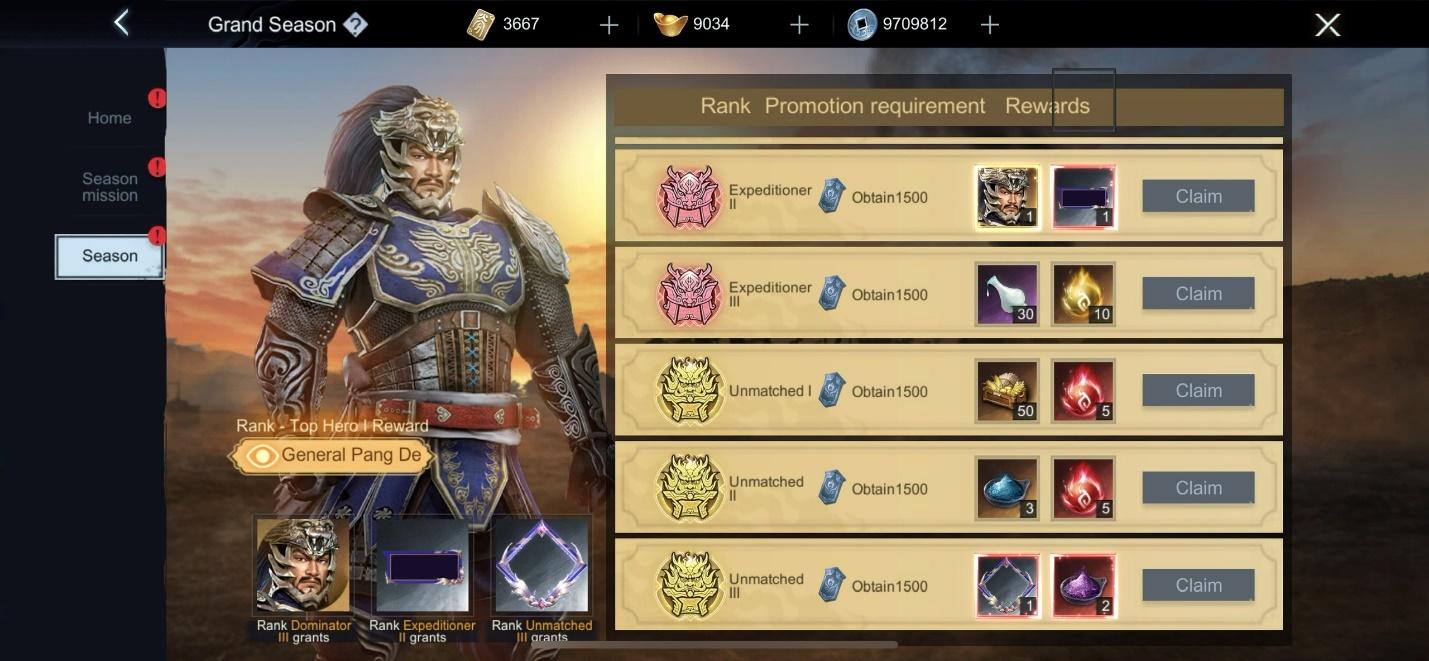Open the Home tab
The image size is (1429, 661).
(109, 118)
